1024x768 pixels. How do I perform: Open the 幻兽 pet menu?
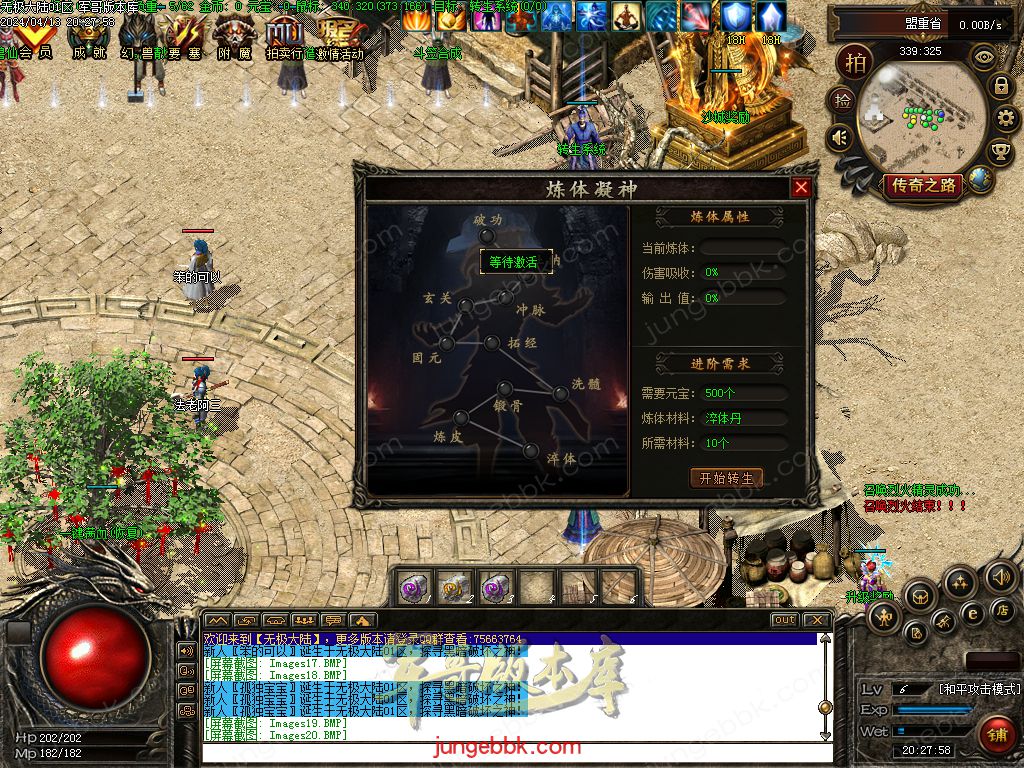pos(138,37)
